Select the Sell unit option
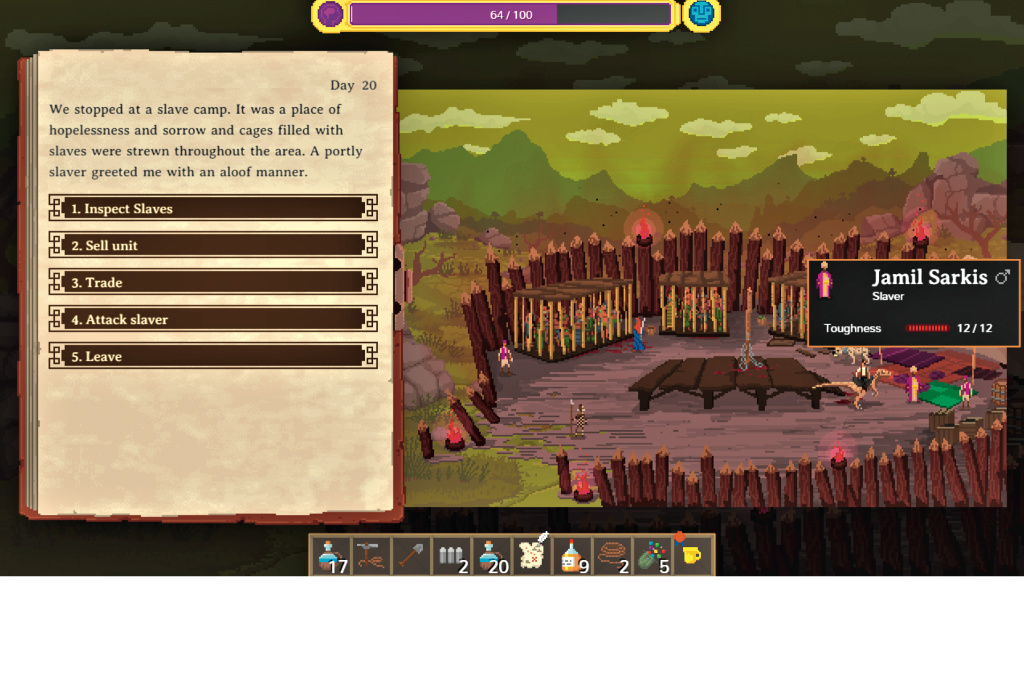This screenshot has width=1024, height=687. 212,245
